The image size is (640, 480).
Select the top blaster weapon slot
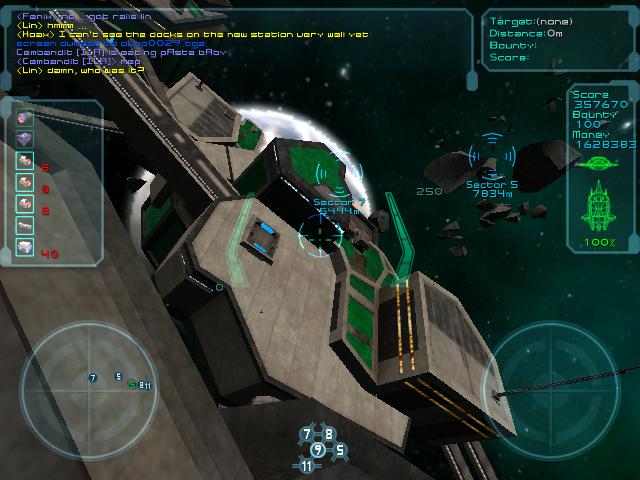[25, 117]
